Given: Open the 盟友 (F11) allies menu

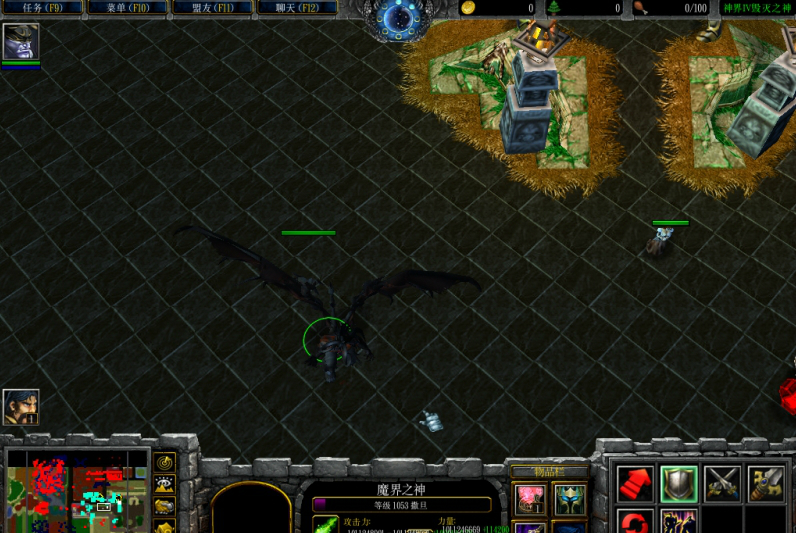Looking at the screenshot, I should (211, 8).
